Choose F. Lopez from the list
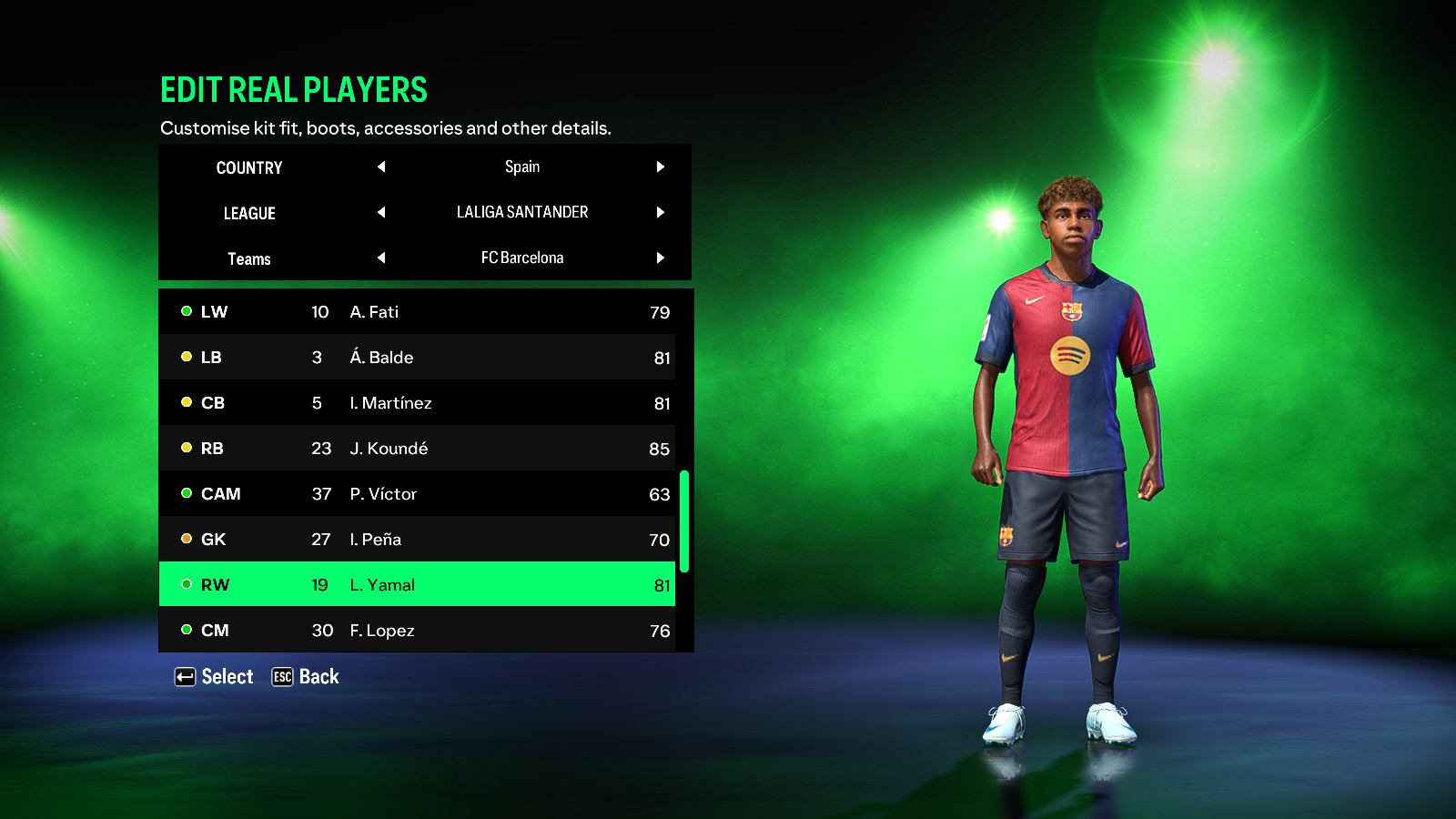This screenshot has width=1456, height=819. pos(417,630)
